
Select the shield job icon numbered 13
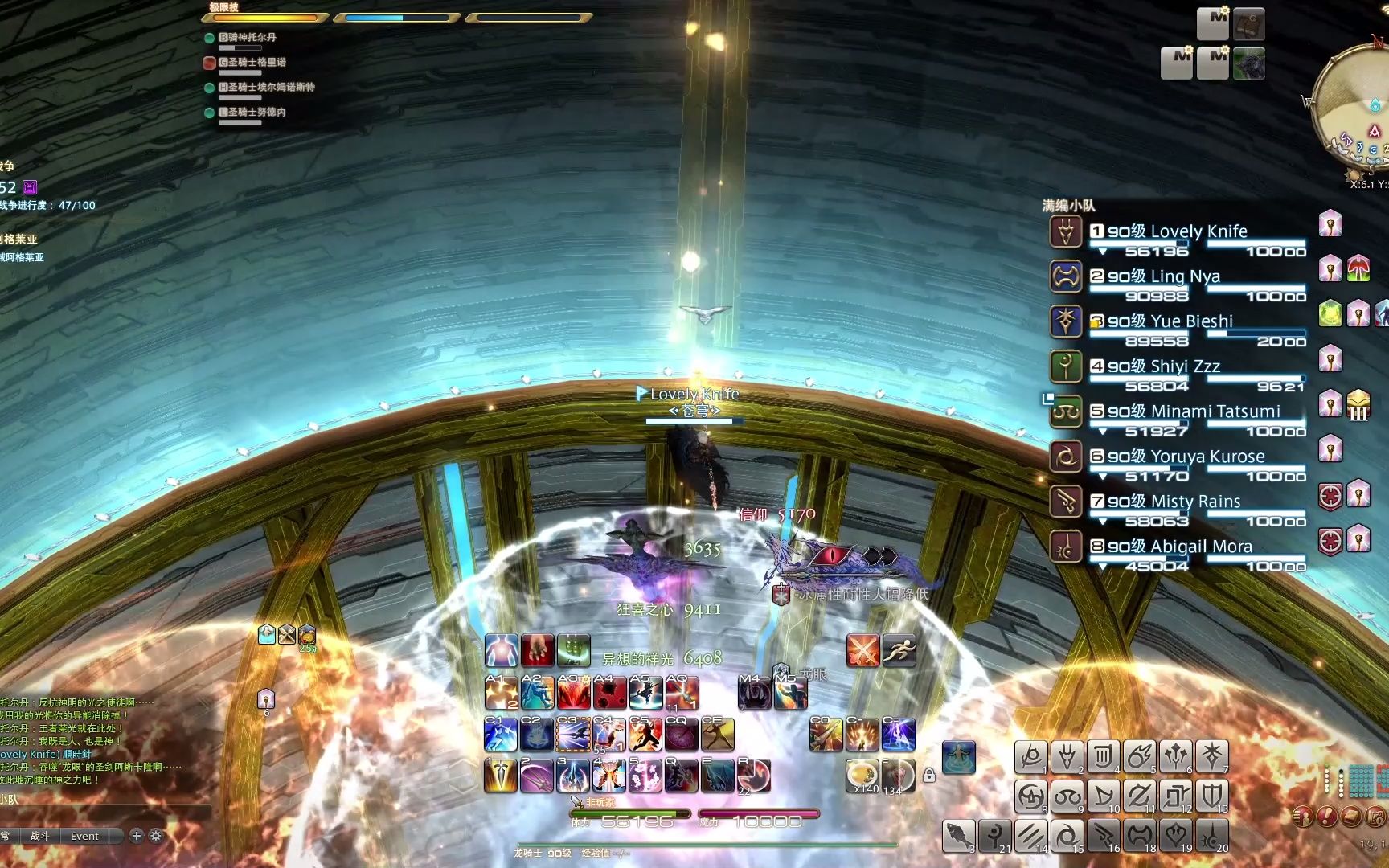pos(1211,796)
